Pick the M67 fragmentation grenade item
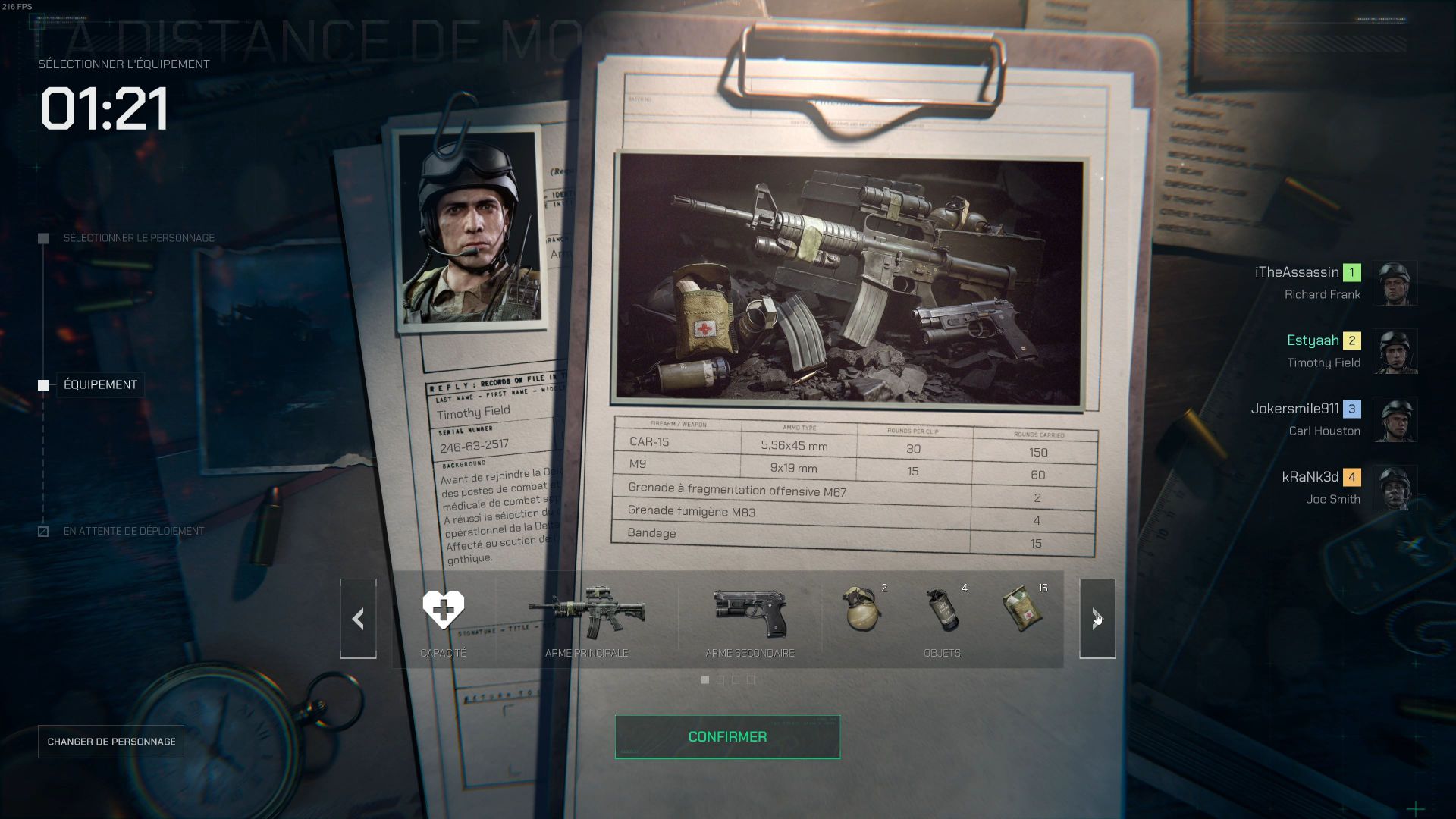 click(x=862, y=610)
